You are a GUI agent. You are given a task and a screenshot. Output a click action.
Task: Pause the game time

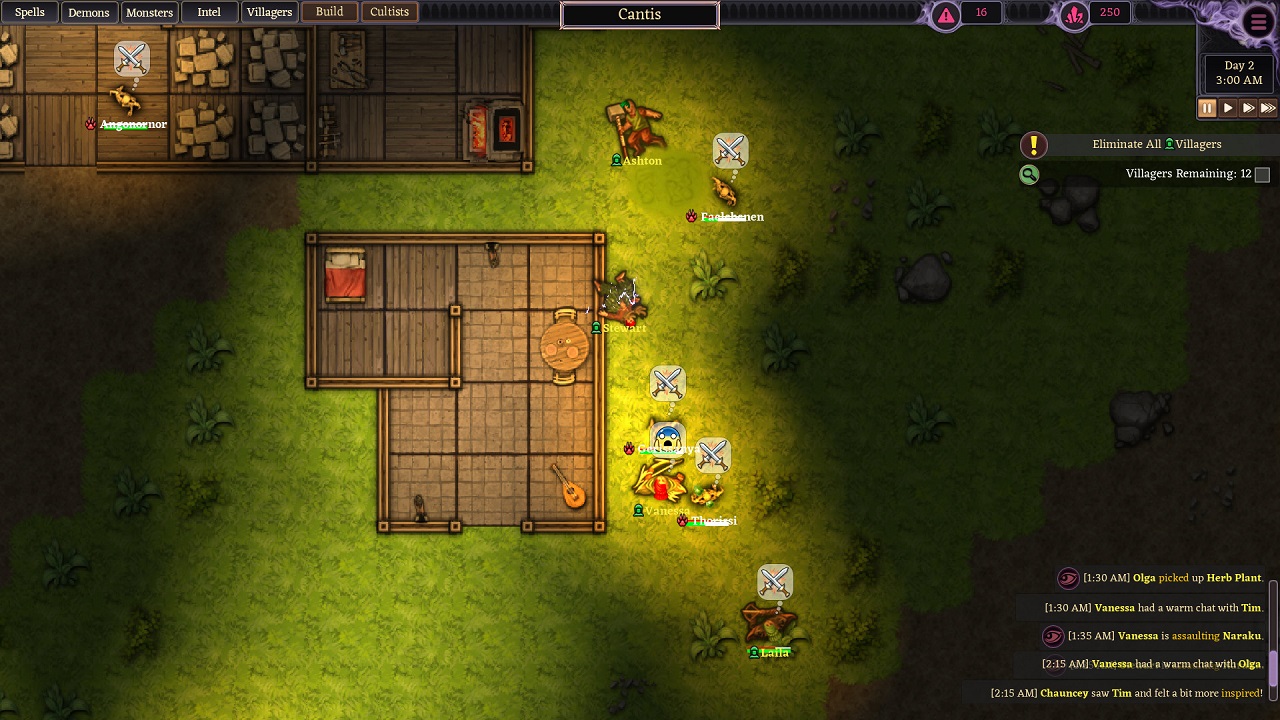pyautogui.click(x=1207, y=108)
